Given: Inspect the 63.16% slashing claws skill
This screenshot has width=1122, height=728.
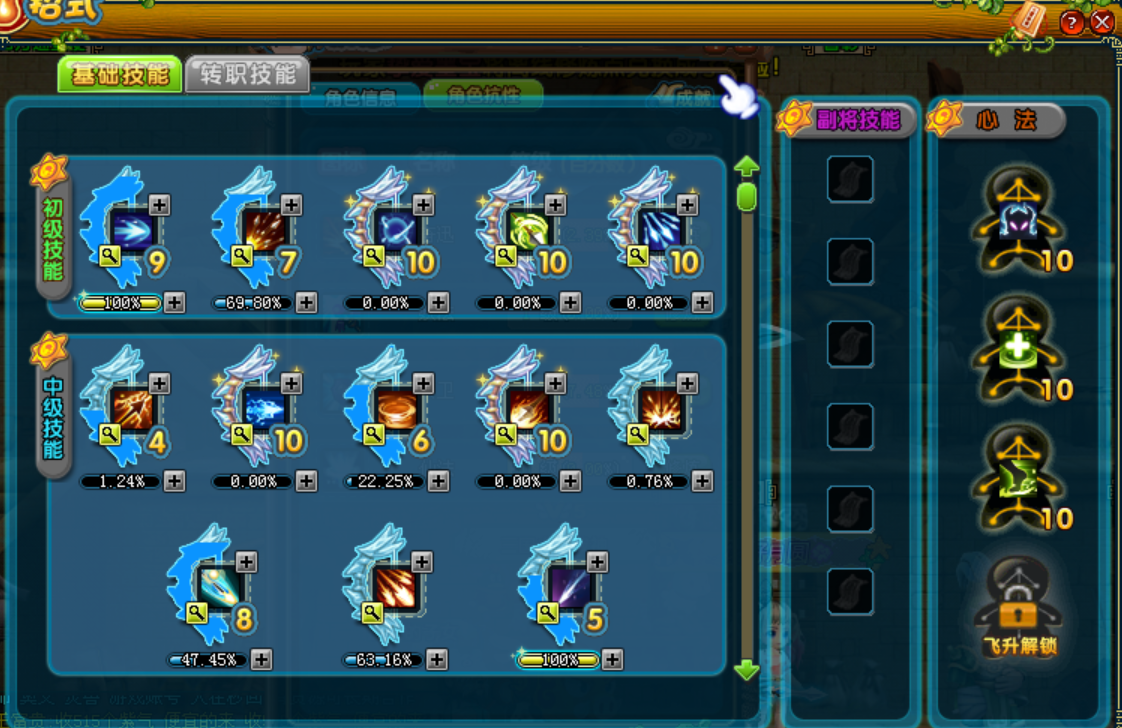Looking at the screenshot, I should (394, 588).
